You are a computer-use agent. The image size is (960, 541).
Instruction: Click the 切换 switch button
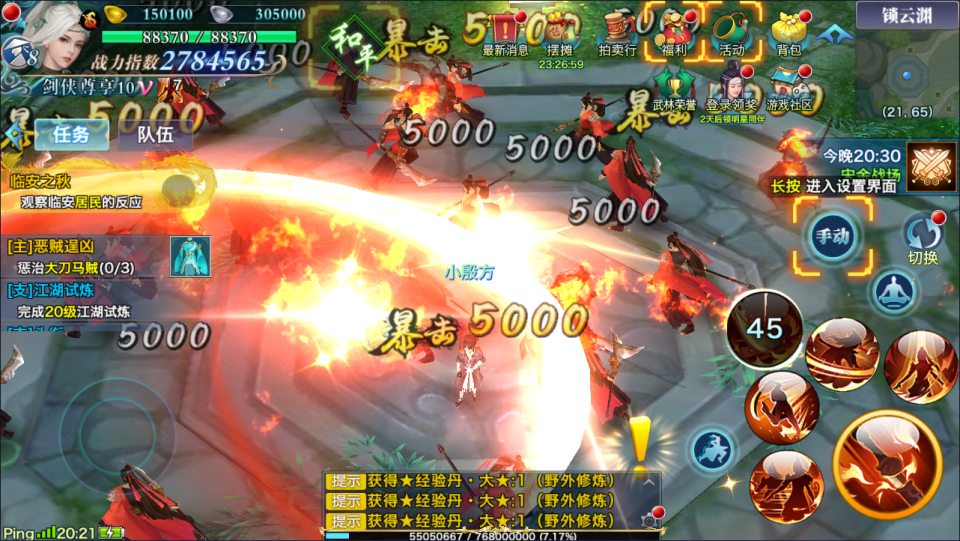point(922,239)
